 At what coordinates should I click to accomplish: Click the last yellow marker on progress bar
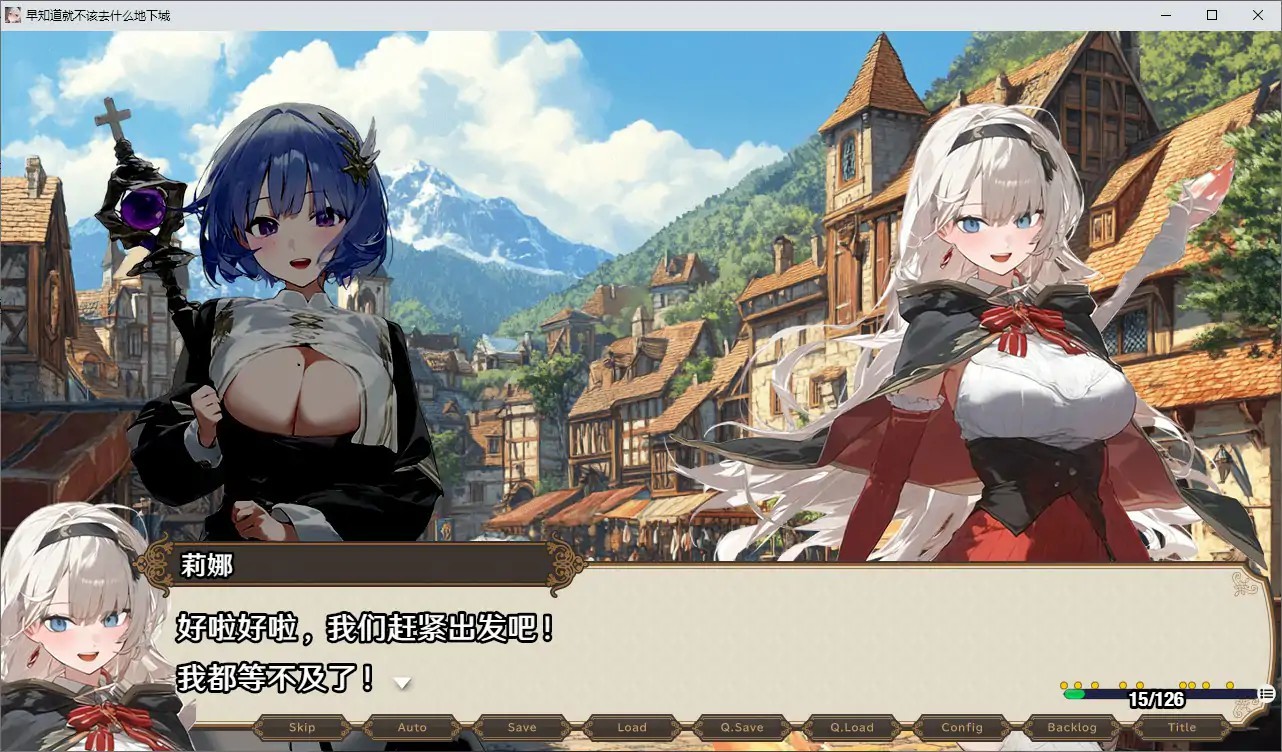pos(1230,685)
